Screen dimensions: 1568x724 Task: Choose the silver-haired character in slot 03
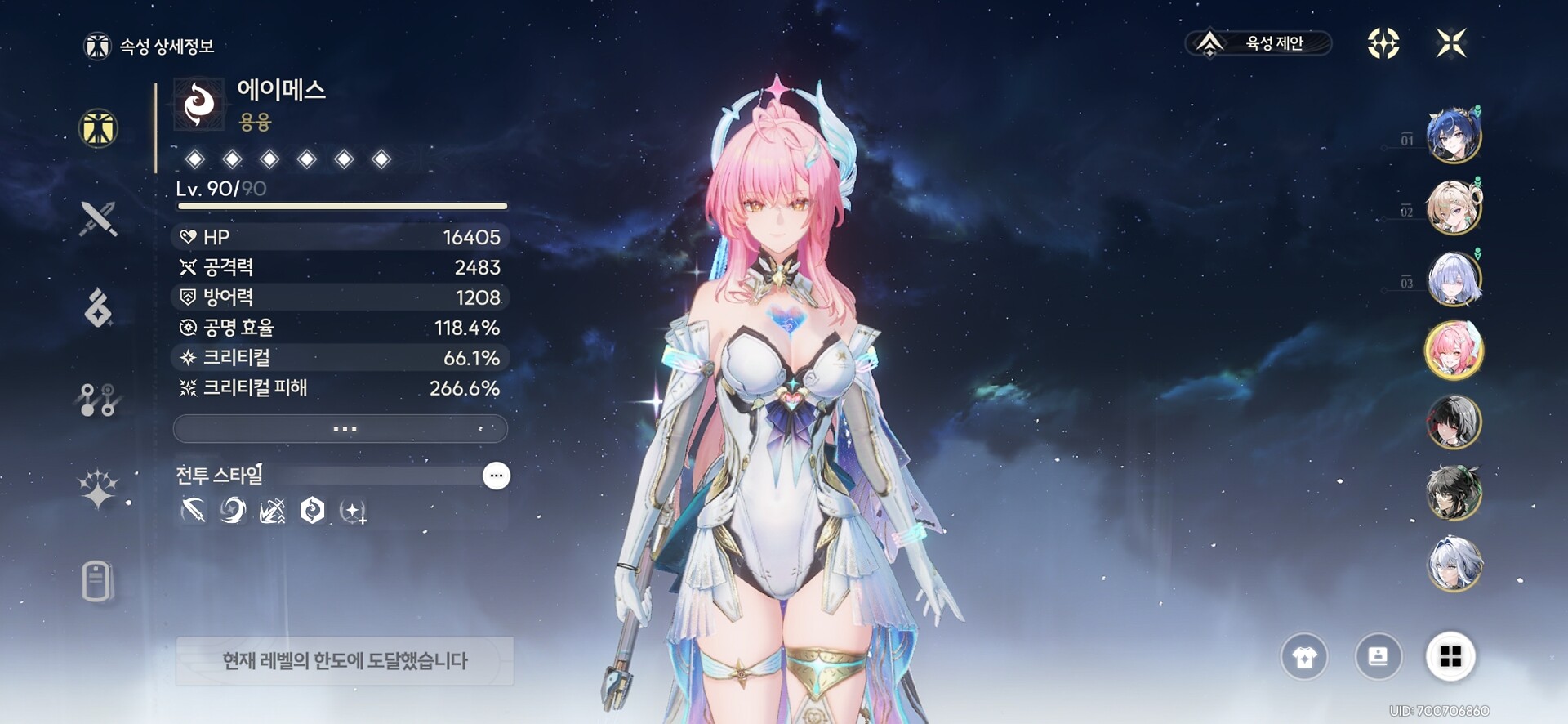[x=1453, y=279]
